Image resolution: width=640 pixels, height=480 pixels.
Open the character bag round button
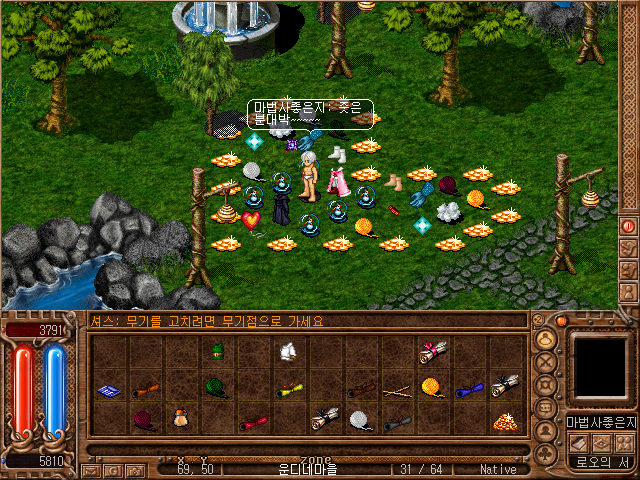(x=546, y=341)
